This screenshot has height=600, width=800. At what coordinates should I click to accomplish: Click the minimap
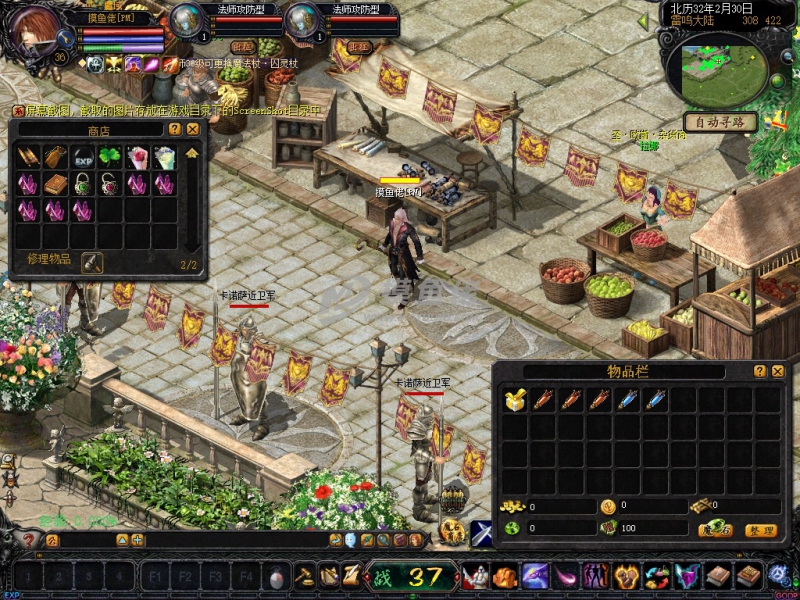pos(724,65)
